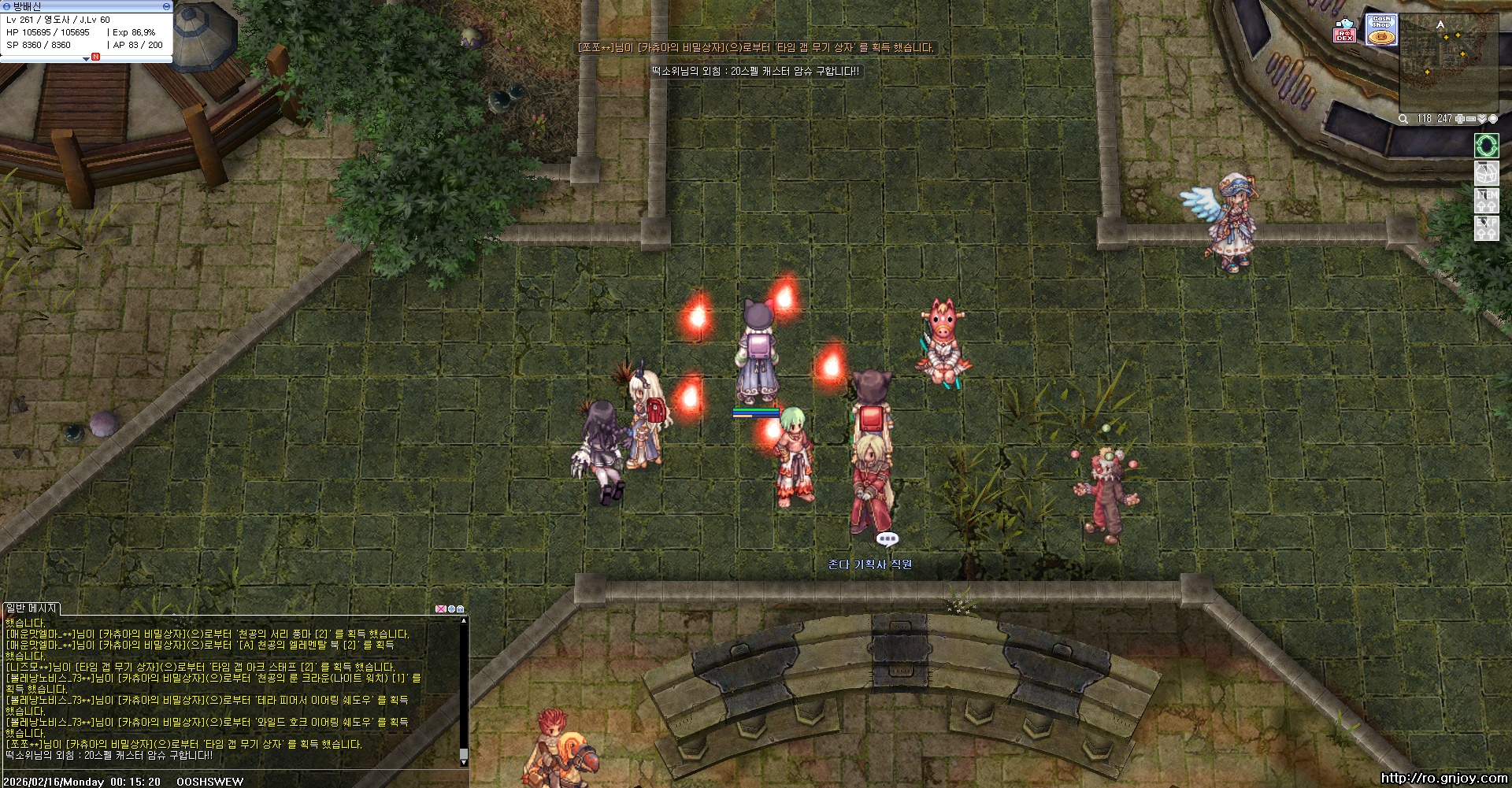Screen dimensions: 1512x788
Task: Click the minimap
Action: pyautogui.click(x=1447, y=63)
